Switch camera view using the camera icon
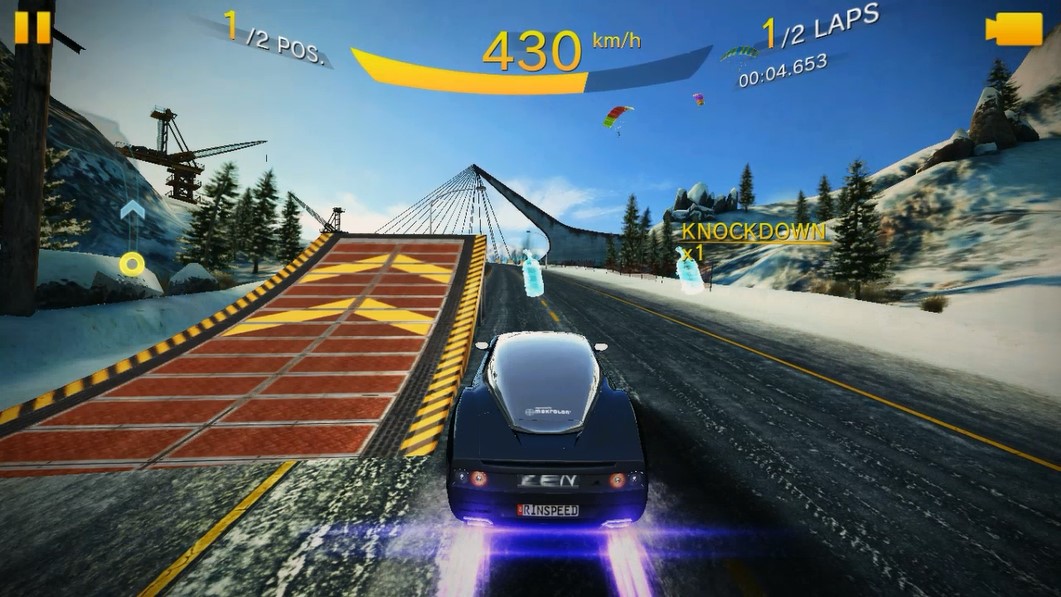1061x597 pixels. tap(1014, 29)
